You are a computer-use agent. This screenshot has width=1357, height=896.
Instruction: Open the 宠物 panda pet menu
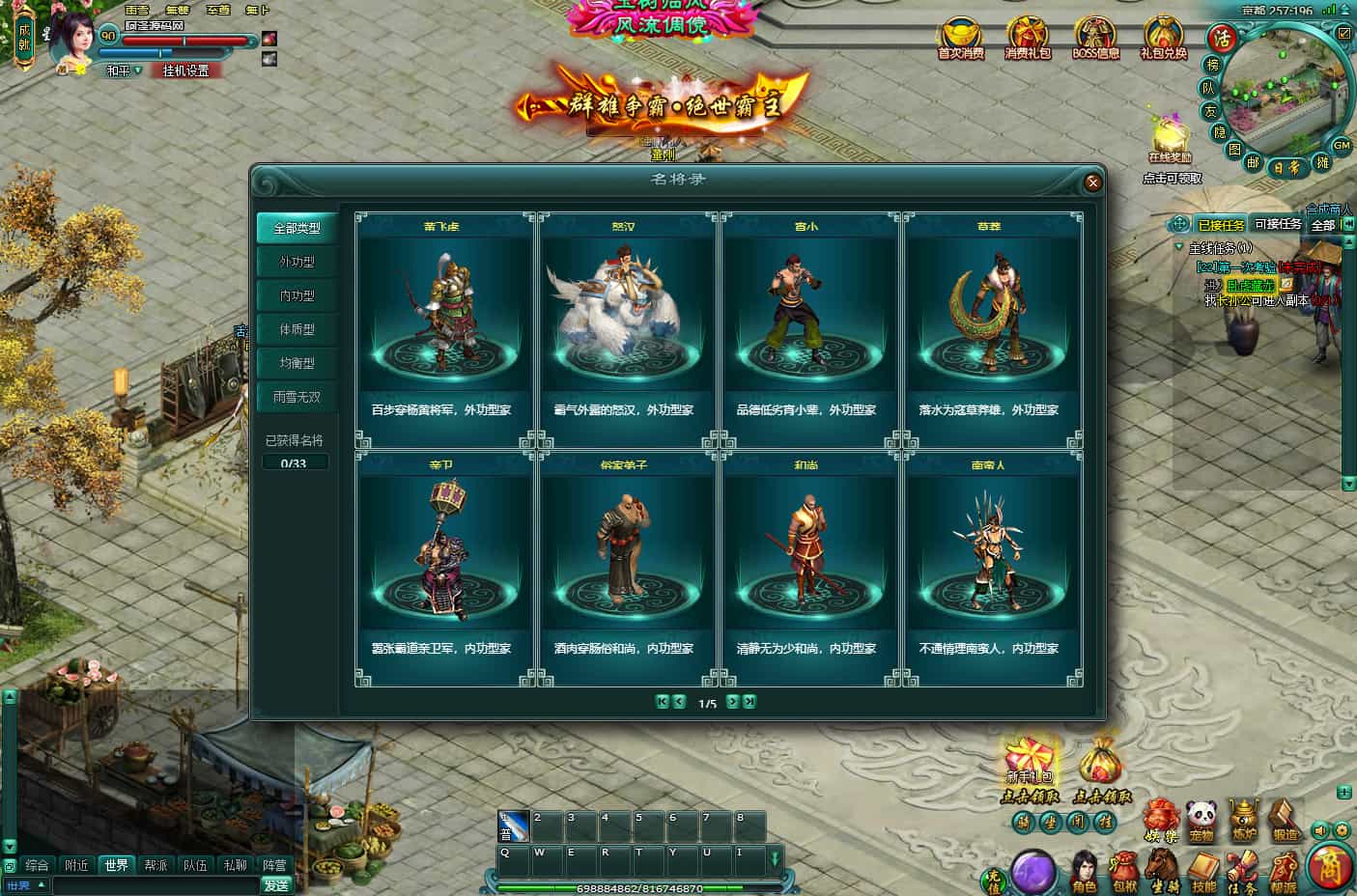coord(1201,821)
